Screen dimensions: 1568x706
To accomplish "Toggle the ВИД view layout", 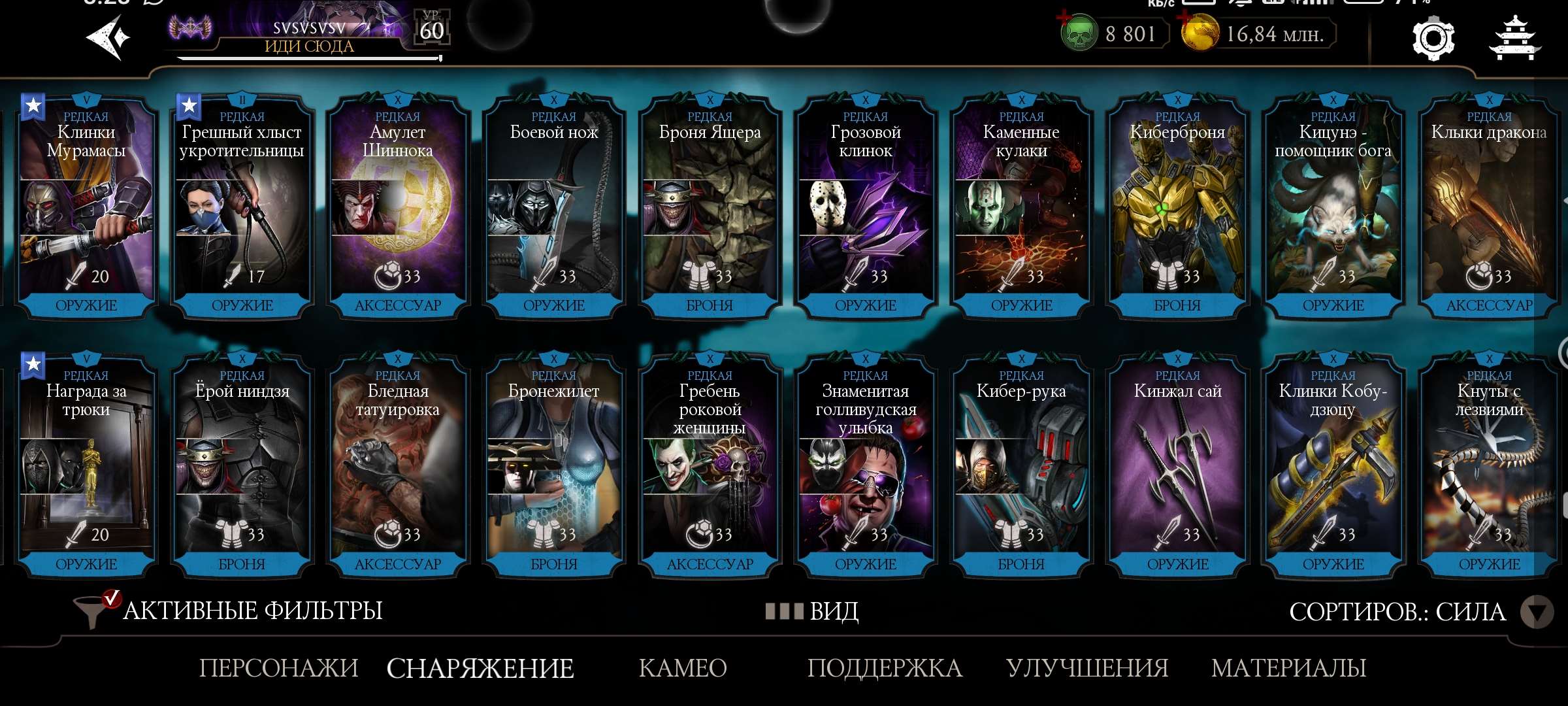I will tap(813, 611).
